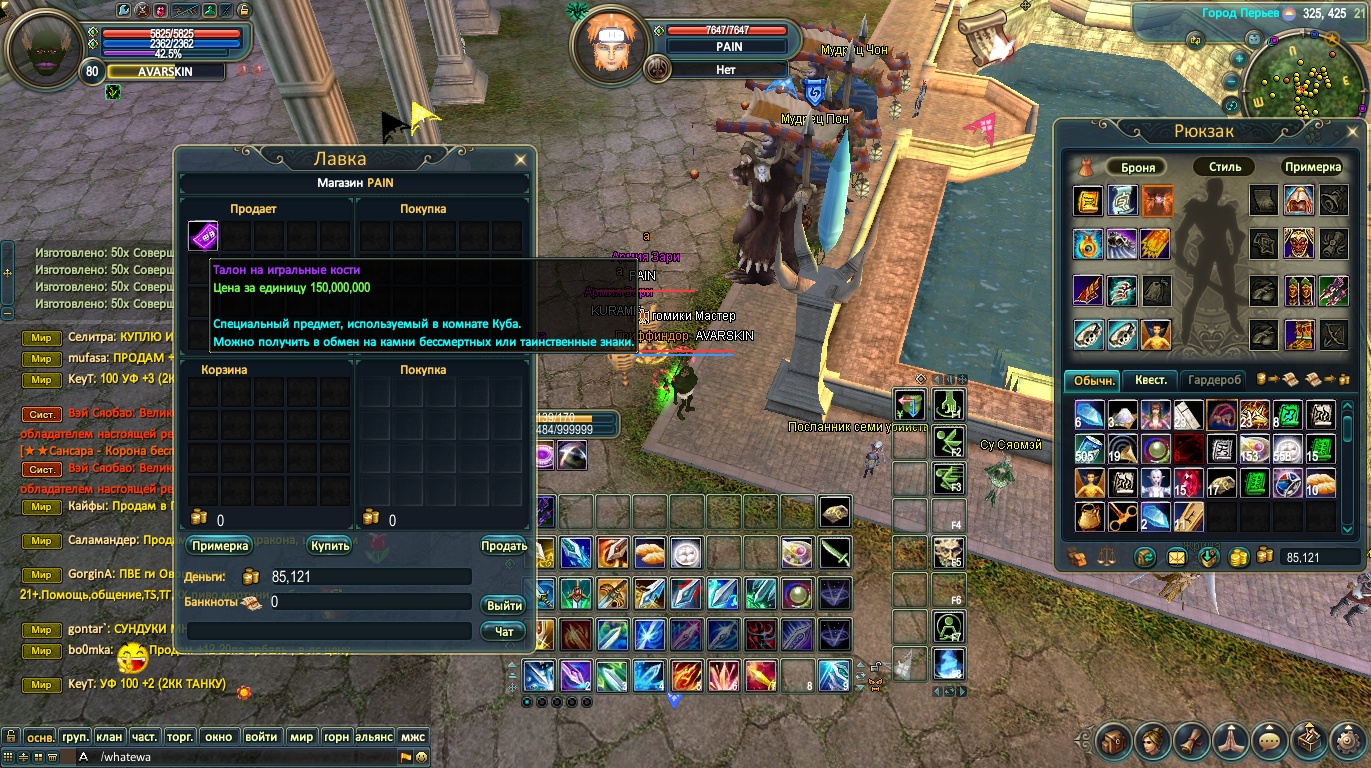Open the scroll quest log button
The width and height of the screenshot is (1371, 768).
pyautogui.click(x=1190, y=741)
